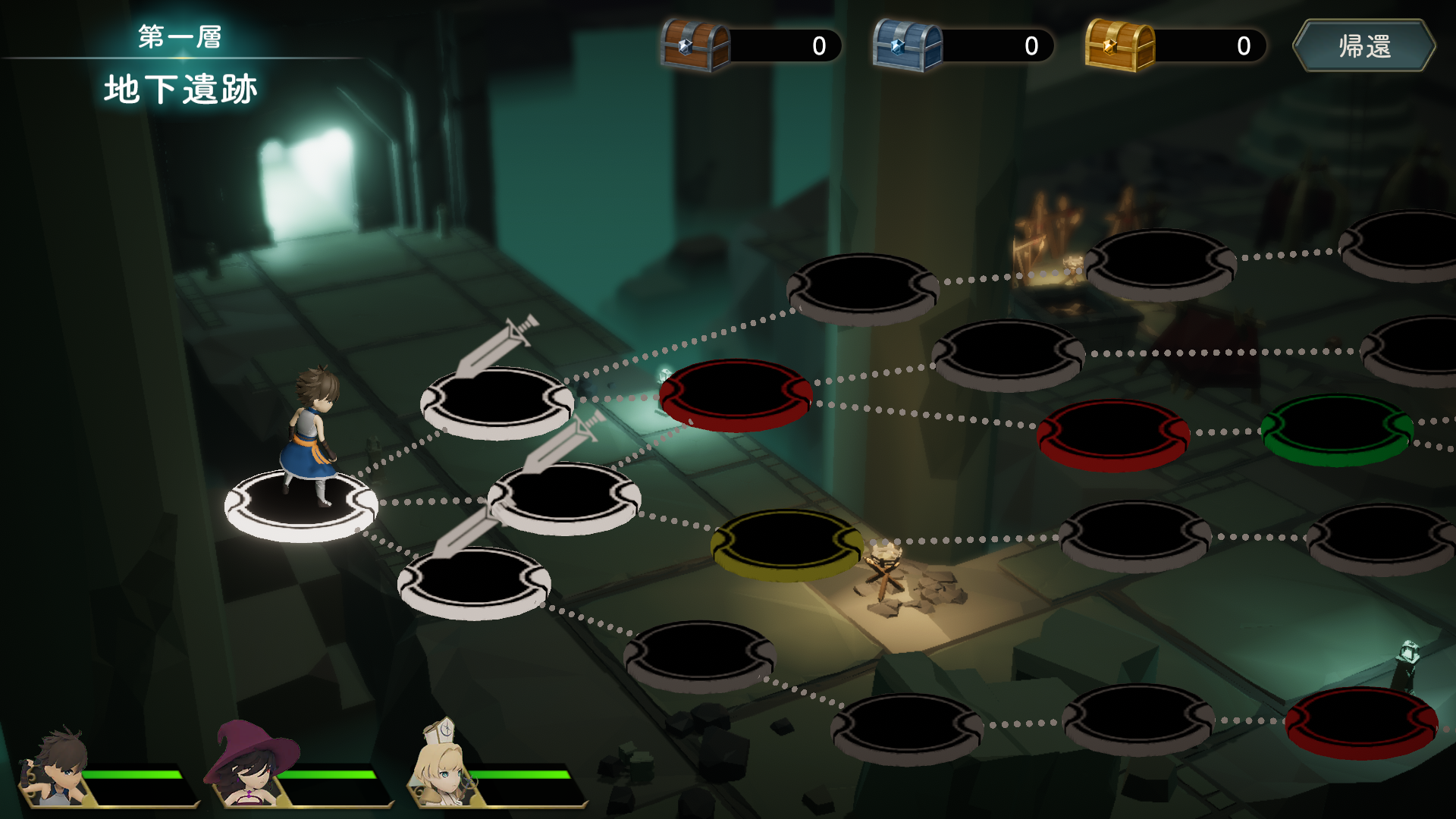Viewport: 1456px width, 819px height.
Task: Click the 地下遺跡 dungeon title
Action: (x=180, y=89)
